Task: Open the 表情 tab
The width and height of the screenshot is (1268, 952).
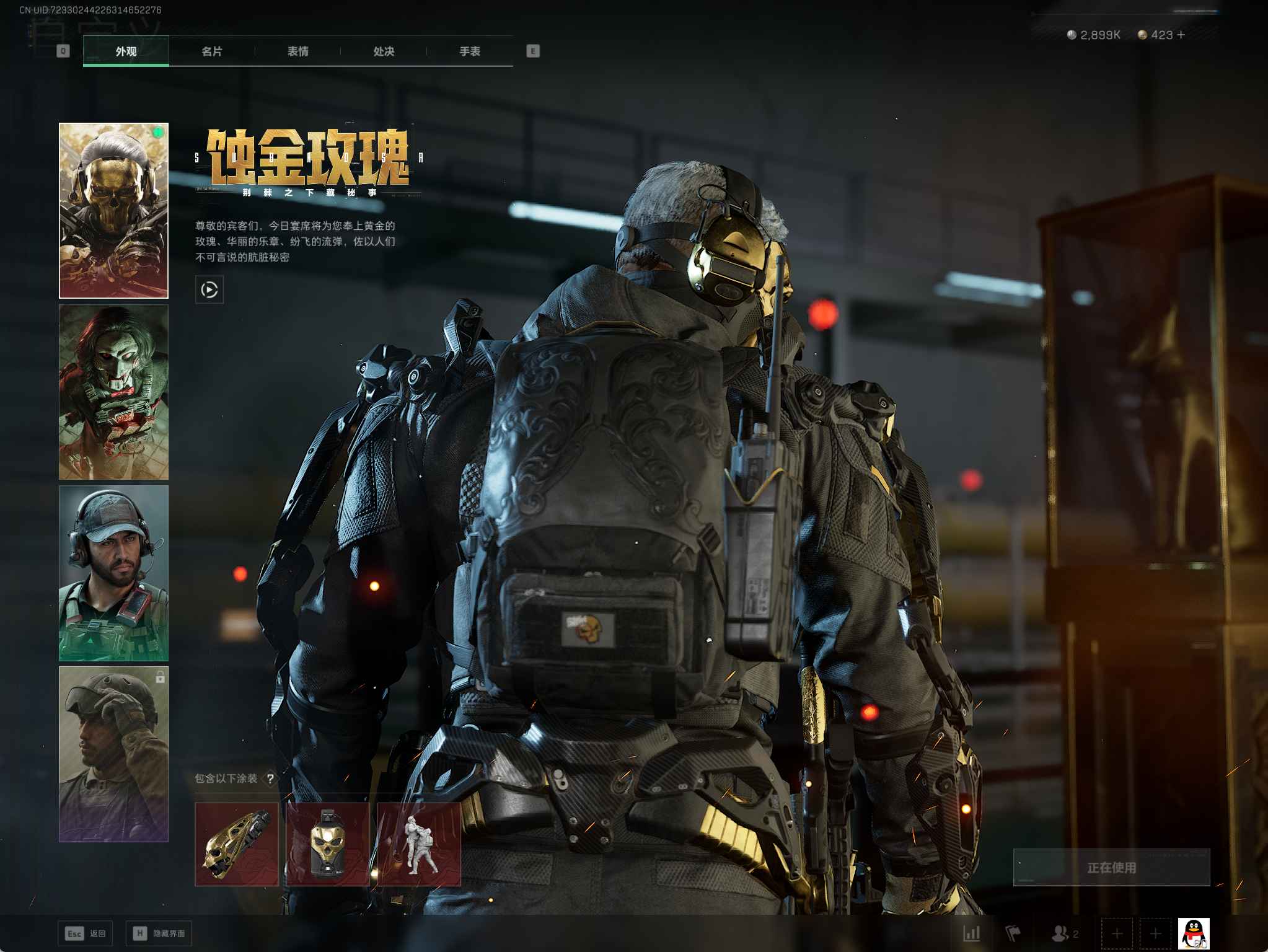Action: 298,51
